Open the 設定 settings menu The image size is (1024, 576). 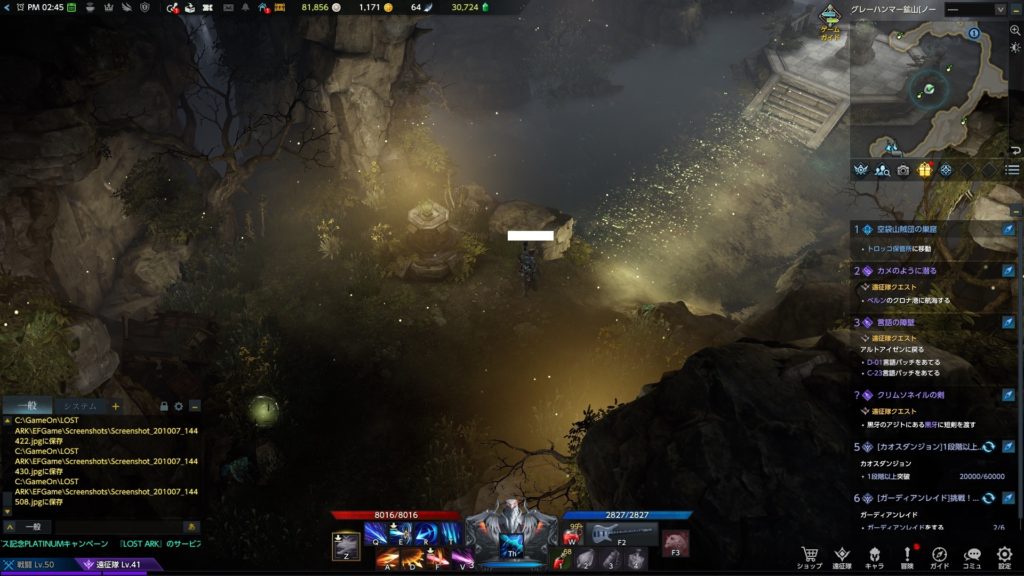[1005, 557]
